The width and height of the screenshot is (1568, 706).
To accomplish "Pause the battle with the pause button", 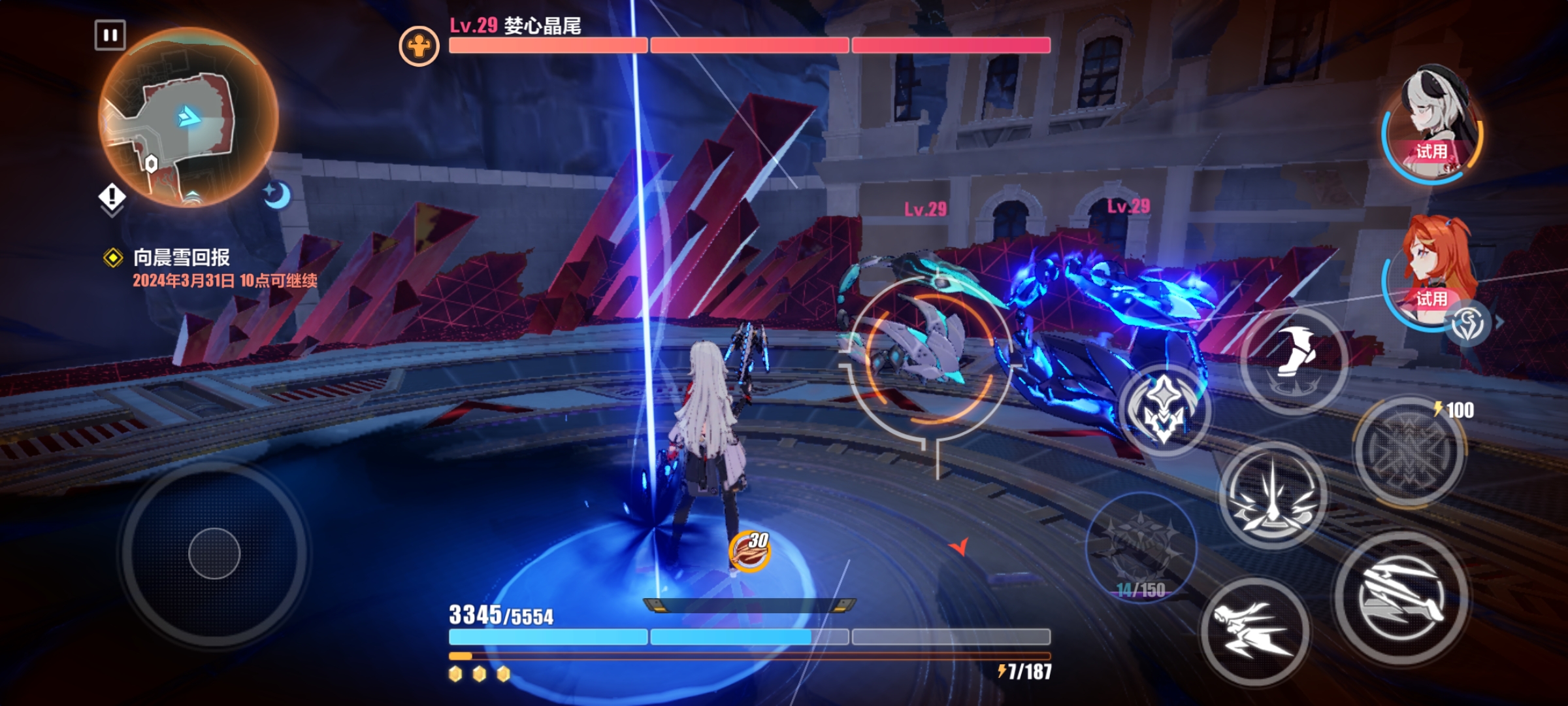I will pyautogui.click(x=110, y=35).
